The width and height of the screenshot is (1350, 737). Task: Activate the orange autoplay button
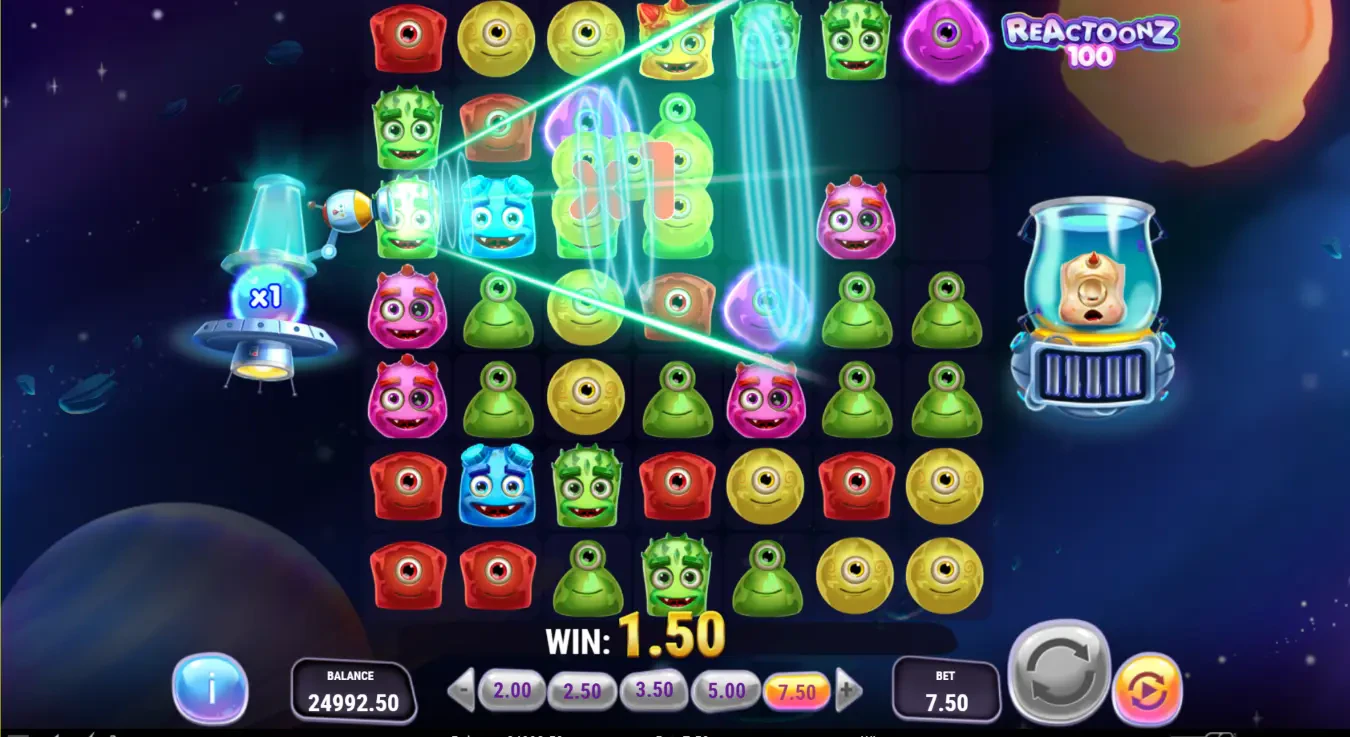[x=1146, y=689]
